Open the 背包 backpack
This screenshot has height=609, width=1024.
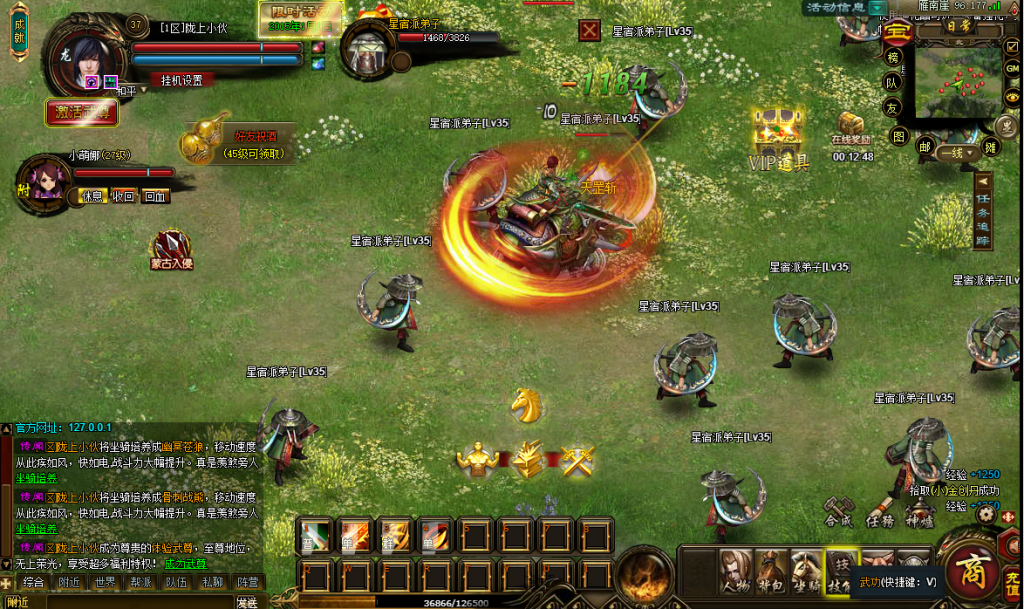pos(770,574)
